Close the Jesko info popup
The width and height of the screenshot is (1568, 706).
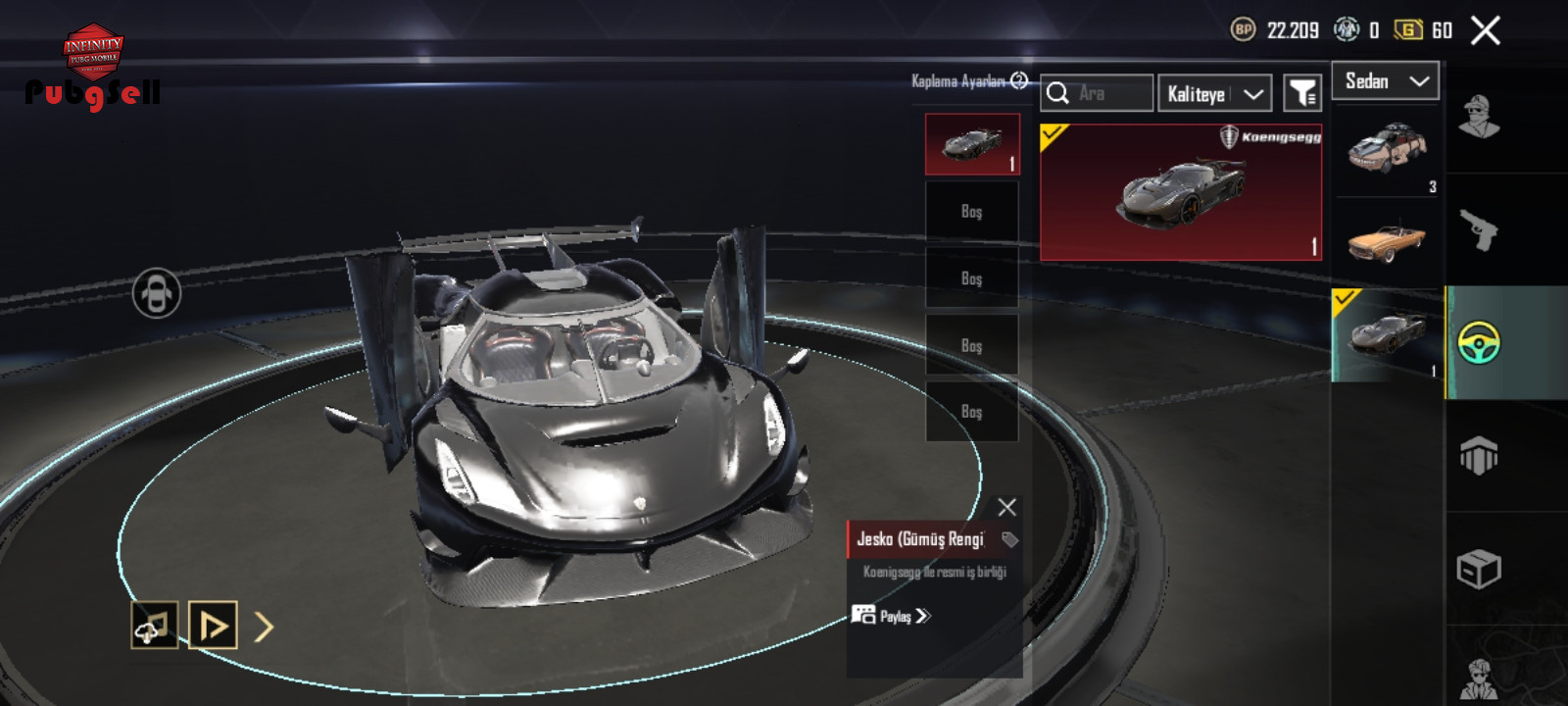(1006, 507)
